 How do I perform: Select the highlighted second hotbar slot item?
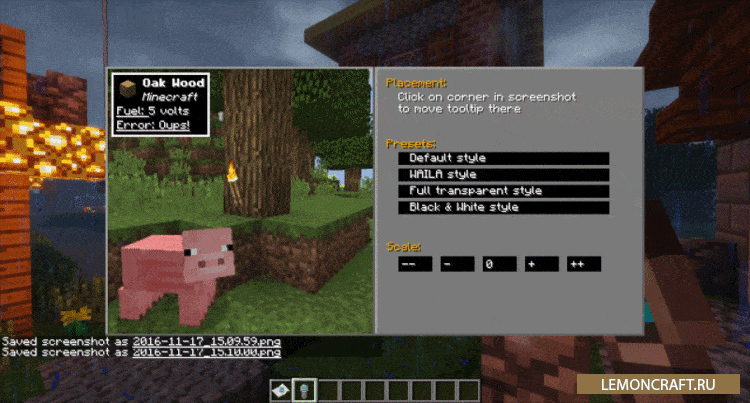pyautogui.click(x=303, y=390)
